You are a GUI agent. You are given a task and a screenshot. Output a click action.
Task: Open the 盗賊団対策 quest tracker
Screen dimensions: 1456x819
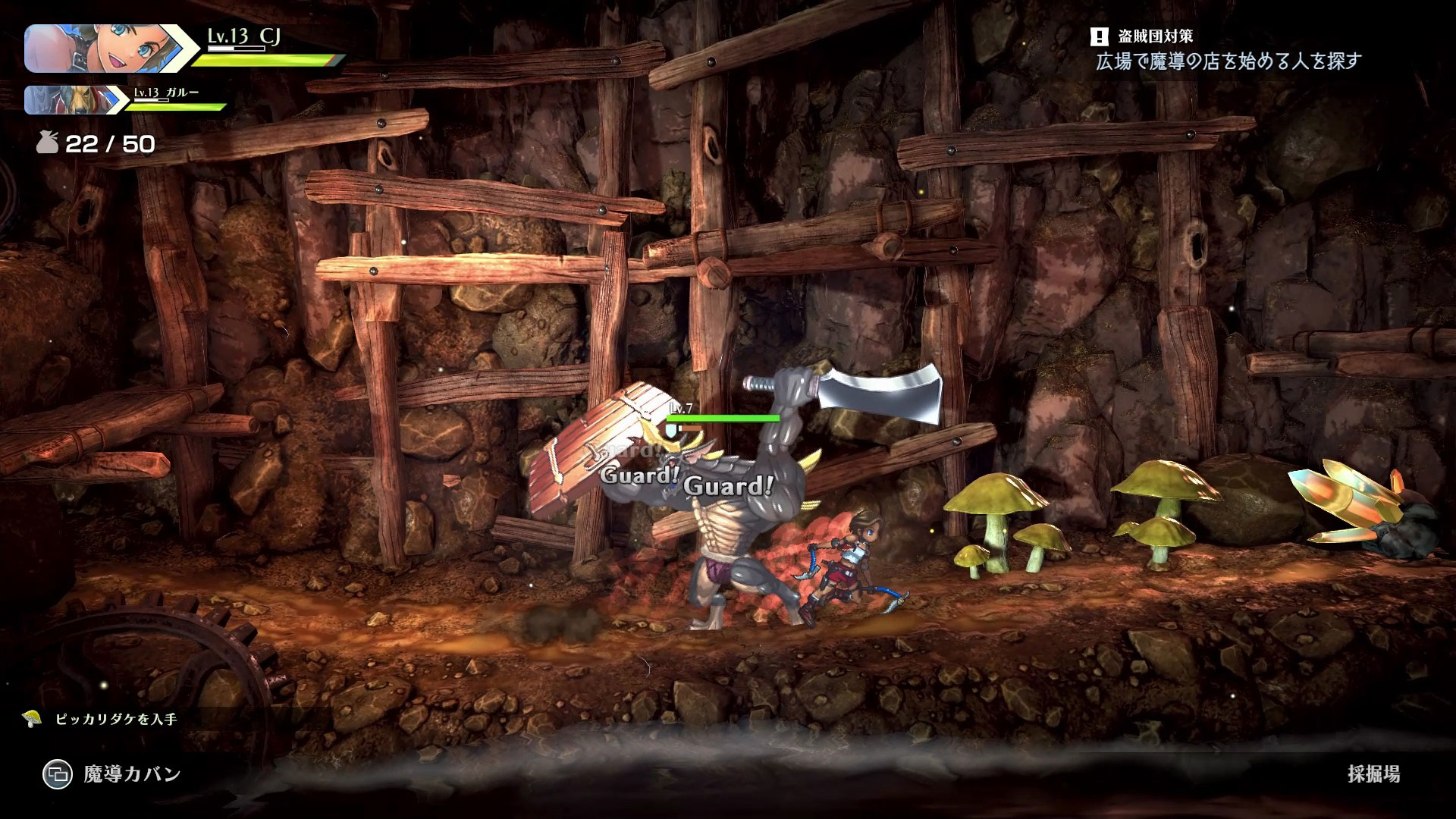tap(1156, 36)
